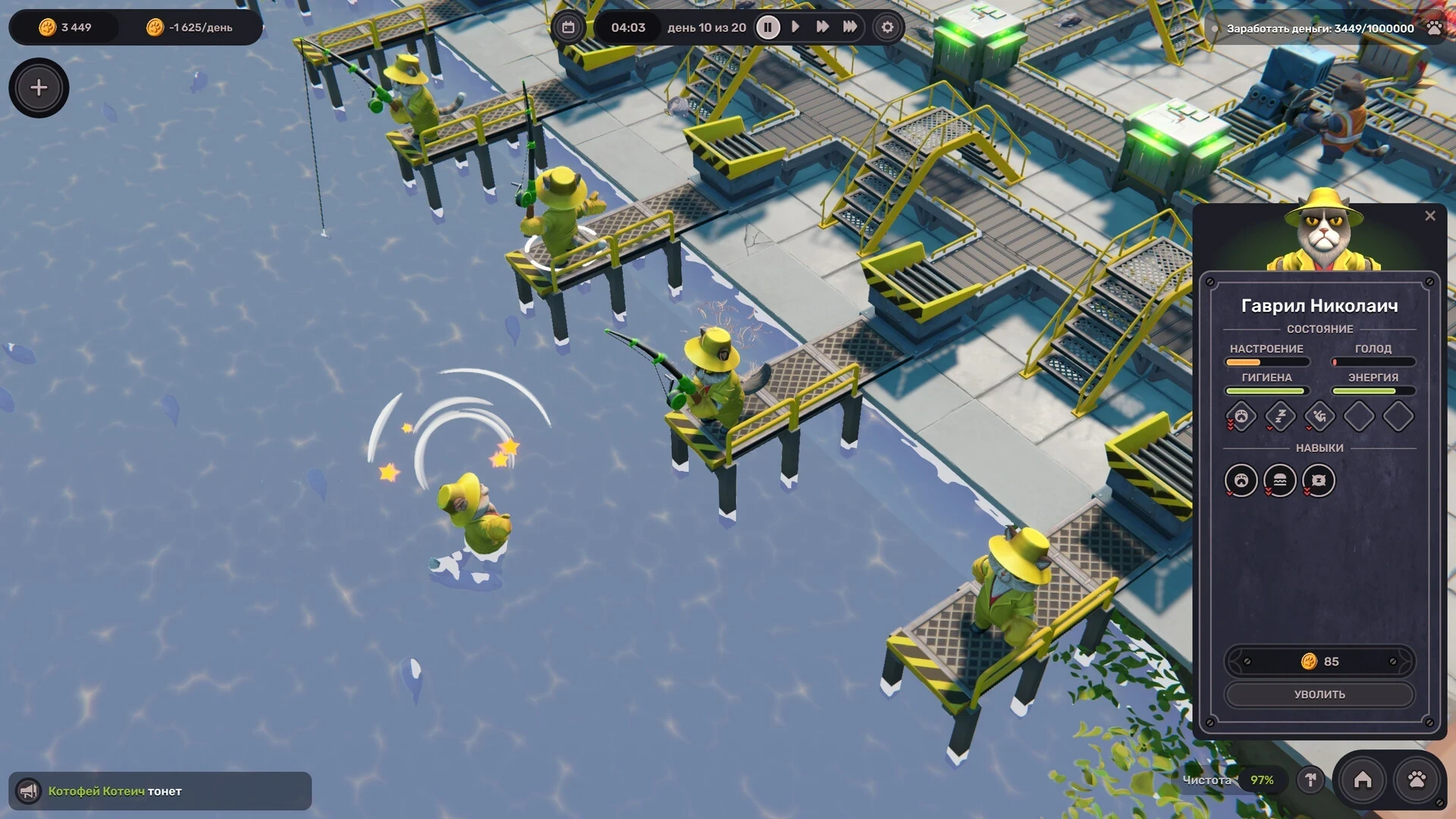Click the Котофей Котеич drowning notification
This screenshot has width=1456, height=819.
[160, 791]
